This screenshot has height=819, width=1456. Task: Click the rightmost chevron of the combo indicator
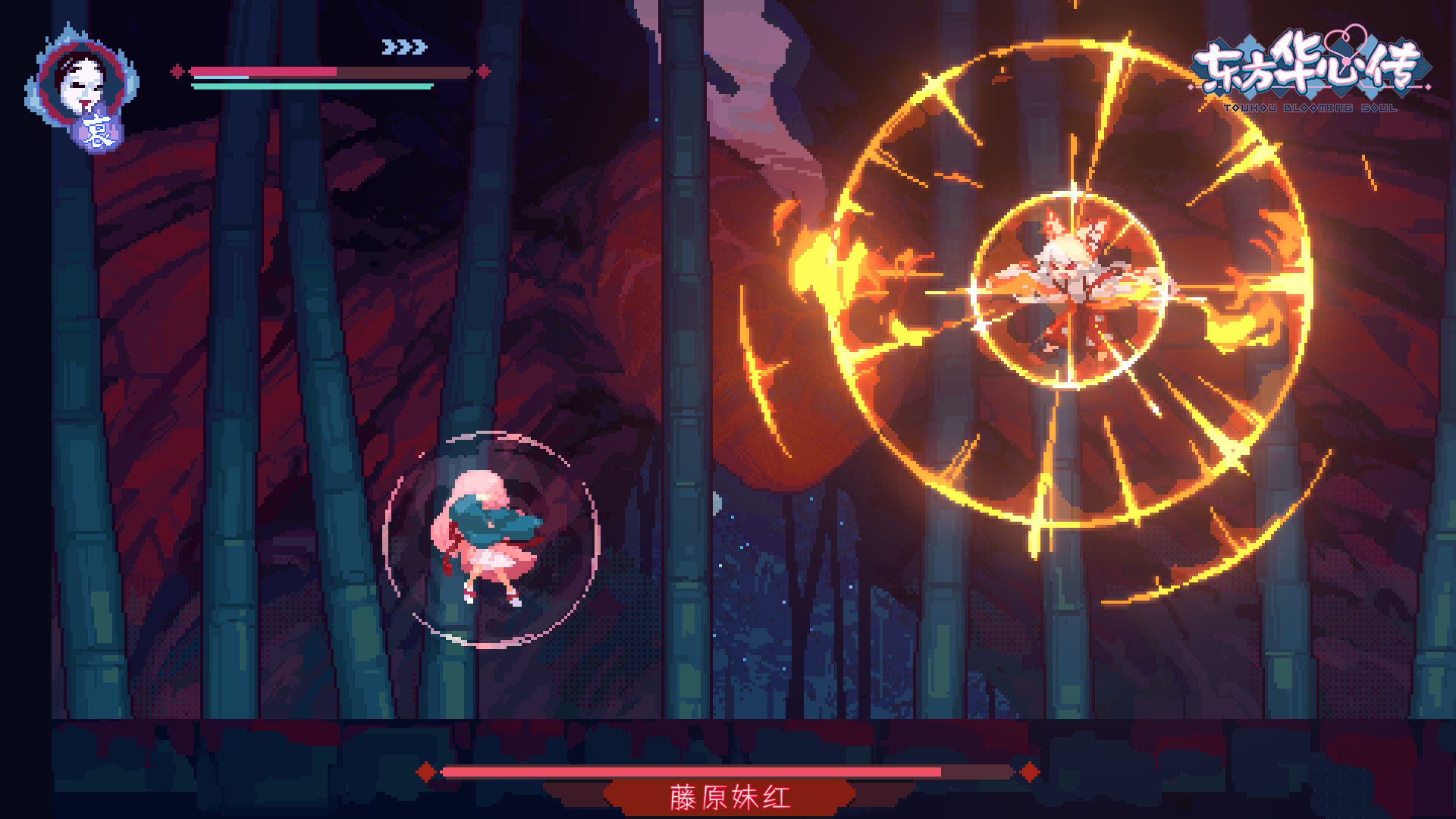pyautogui.click(x=416, y=47)
